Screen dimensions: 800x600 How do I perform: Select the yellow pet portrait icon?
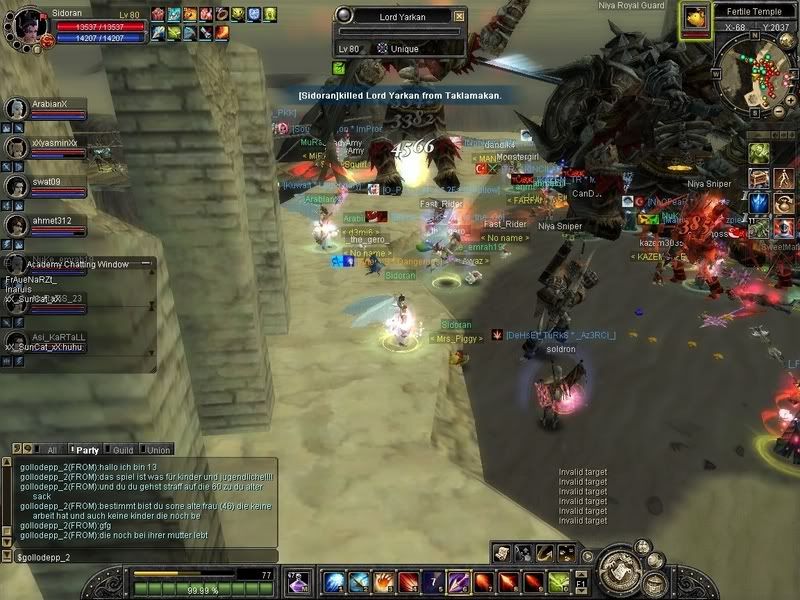[x=693, y=18]
